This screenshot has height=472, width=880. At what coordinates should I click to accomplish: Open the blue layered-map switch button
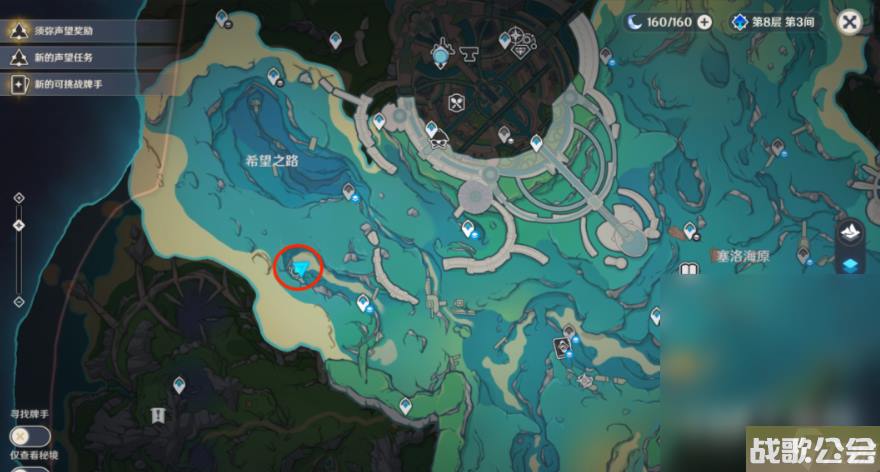point(851,265)
